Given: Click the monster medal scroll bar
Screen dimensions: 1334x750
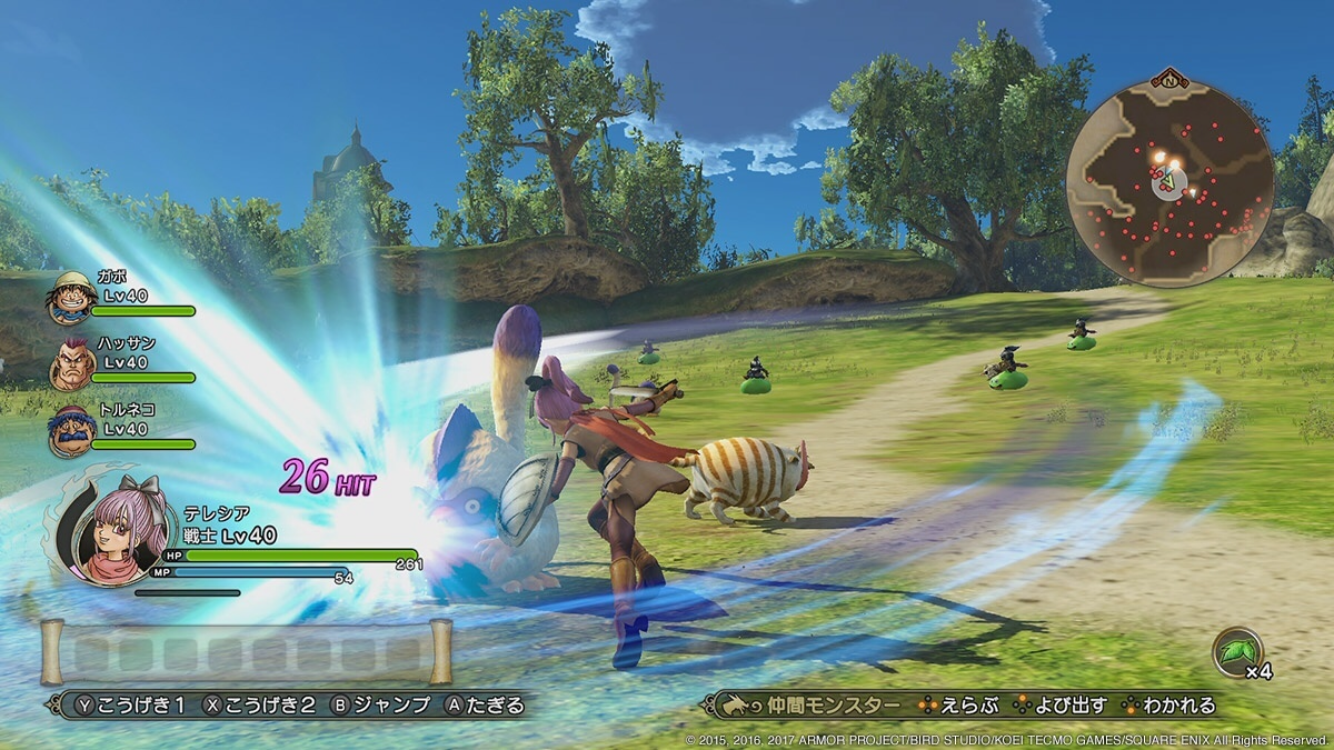Looking at the screenshot, I should pyautogui.click(x=246, y=653).
